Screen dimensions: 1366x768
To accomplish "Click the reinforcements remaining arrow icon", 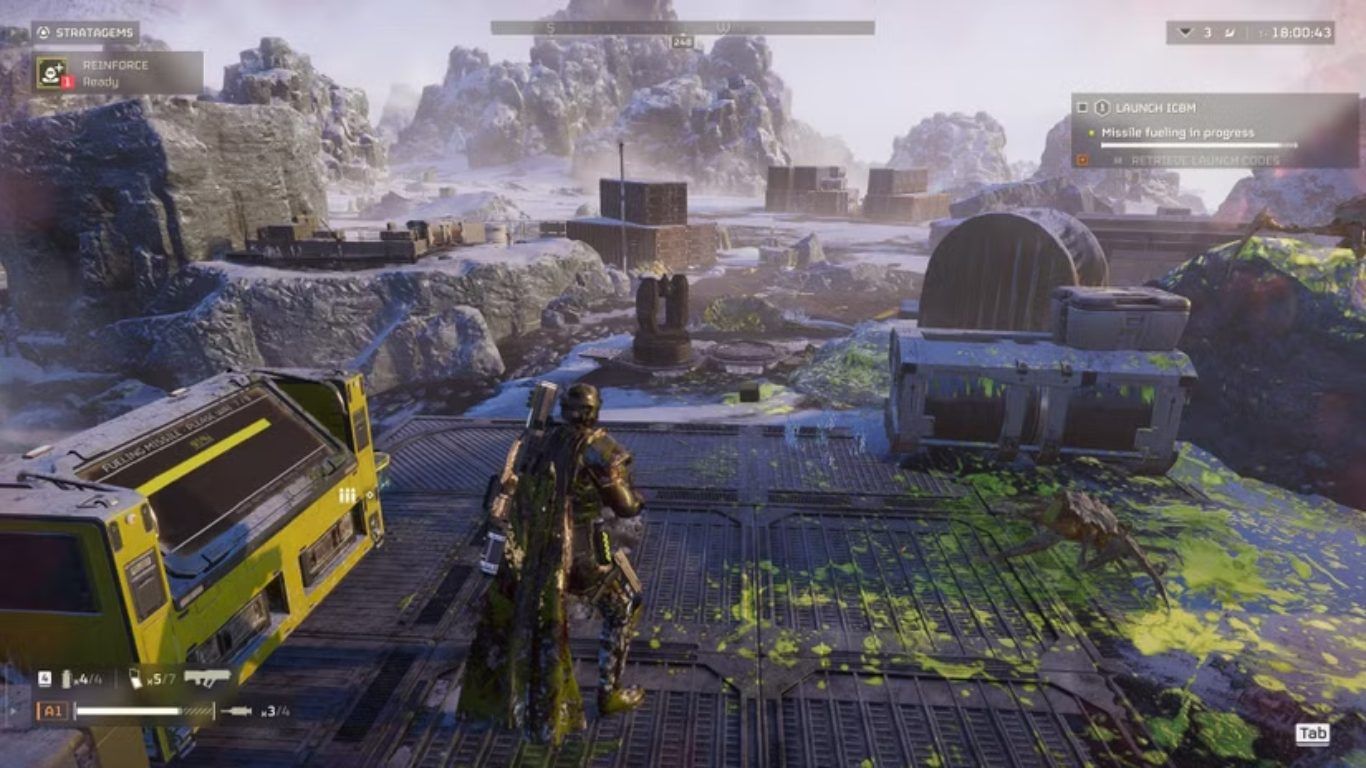I will pos(1186,33).
